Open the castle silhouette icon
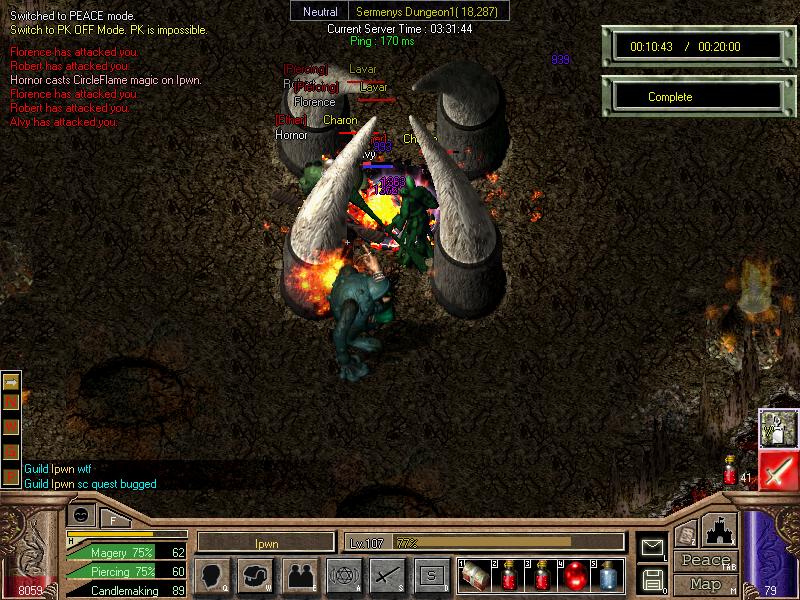The height and width of the screenshot is (600, 800). [x=721, y=530]
